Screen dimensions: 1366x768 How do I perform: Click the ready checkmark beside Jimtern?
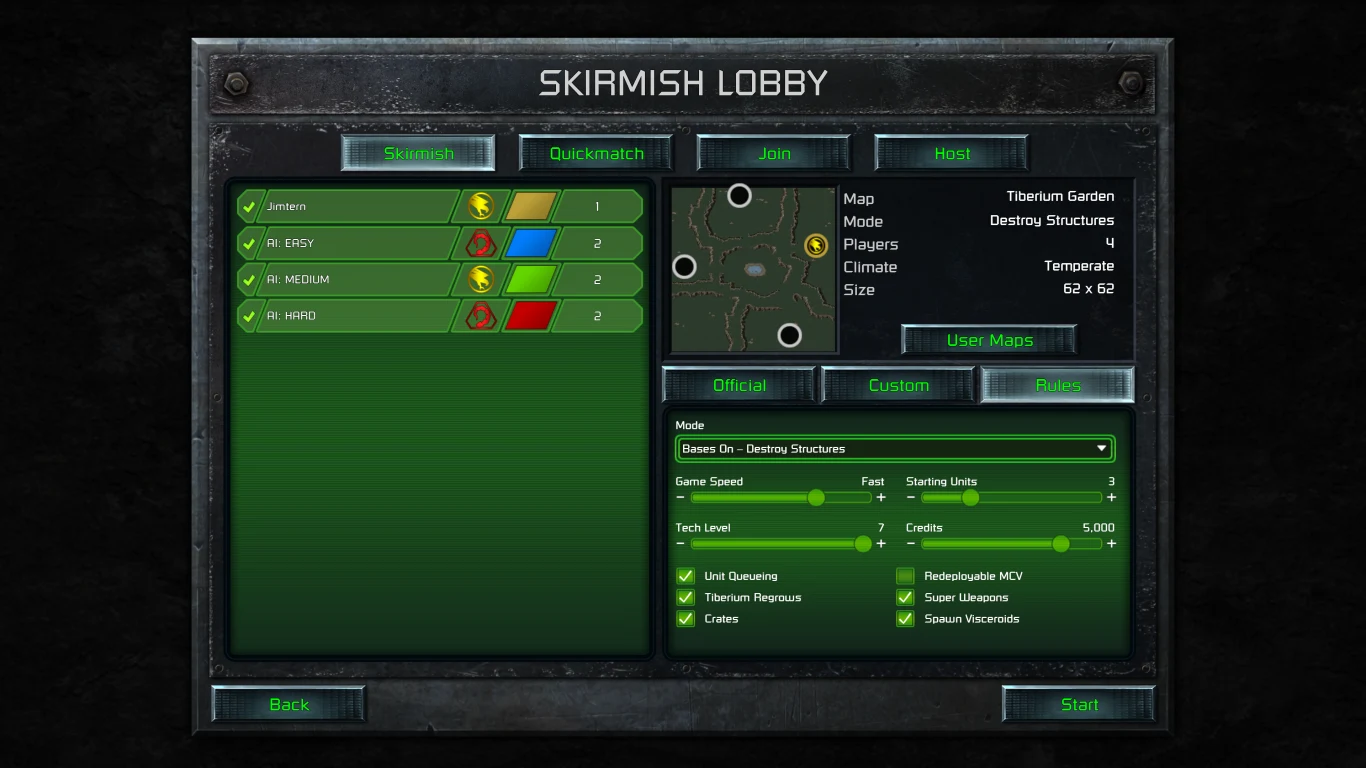coord(248,206)
